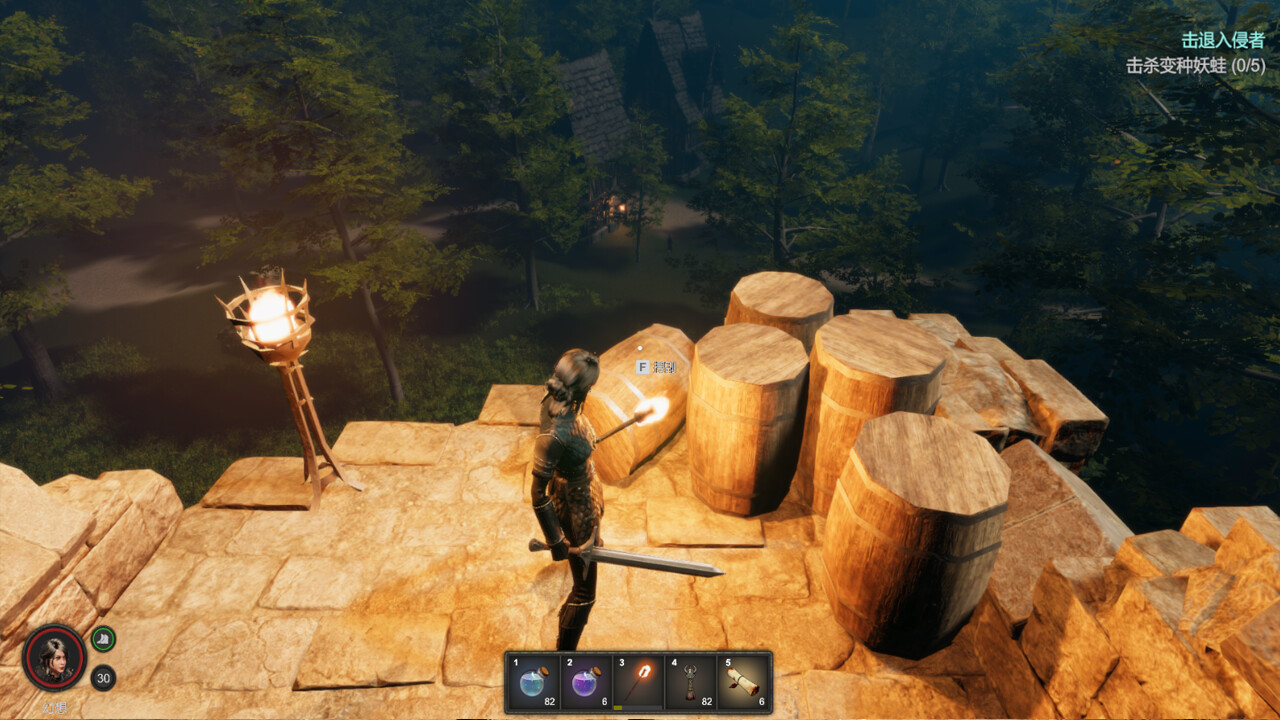Equip the torch in hotbar slot 3

point(640,680)
